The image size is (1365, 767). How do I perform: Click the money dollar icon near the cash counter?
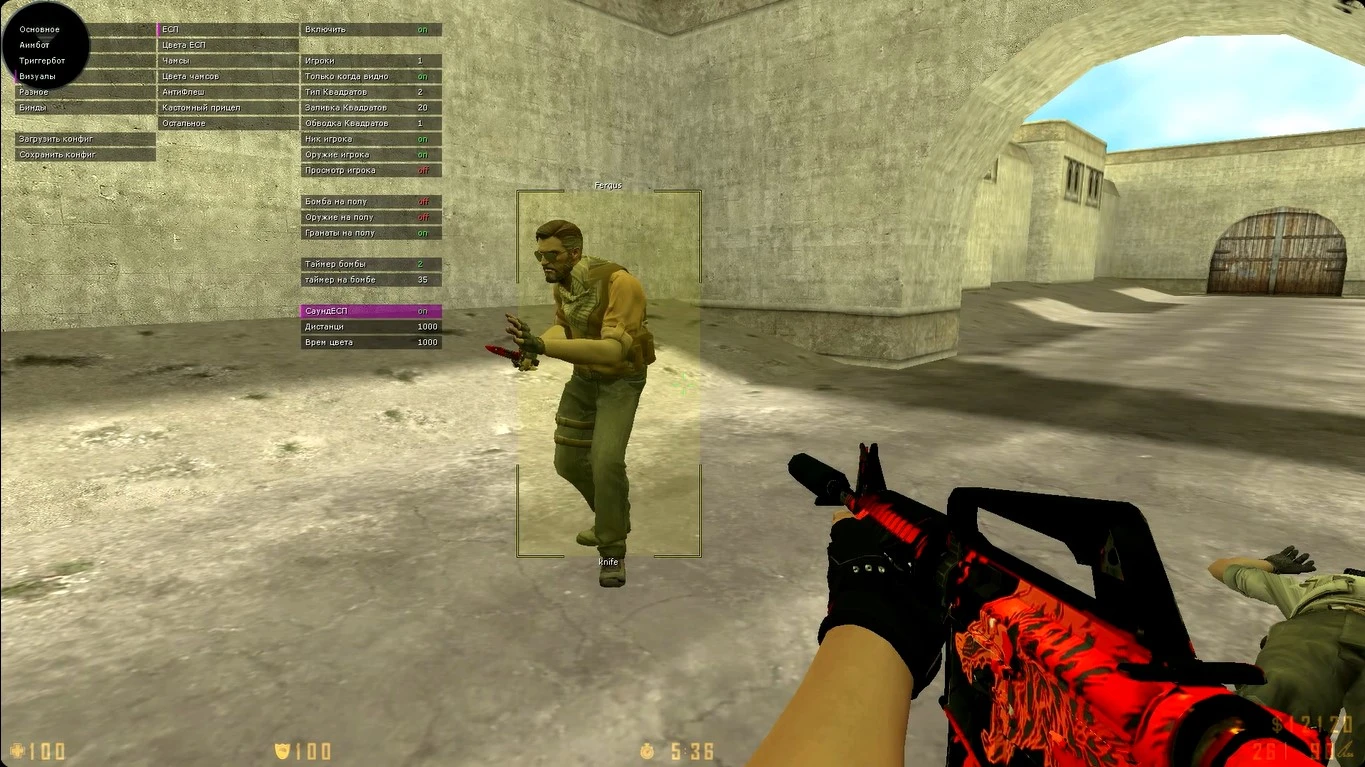coord(1276,724)
